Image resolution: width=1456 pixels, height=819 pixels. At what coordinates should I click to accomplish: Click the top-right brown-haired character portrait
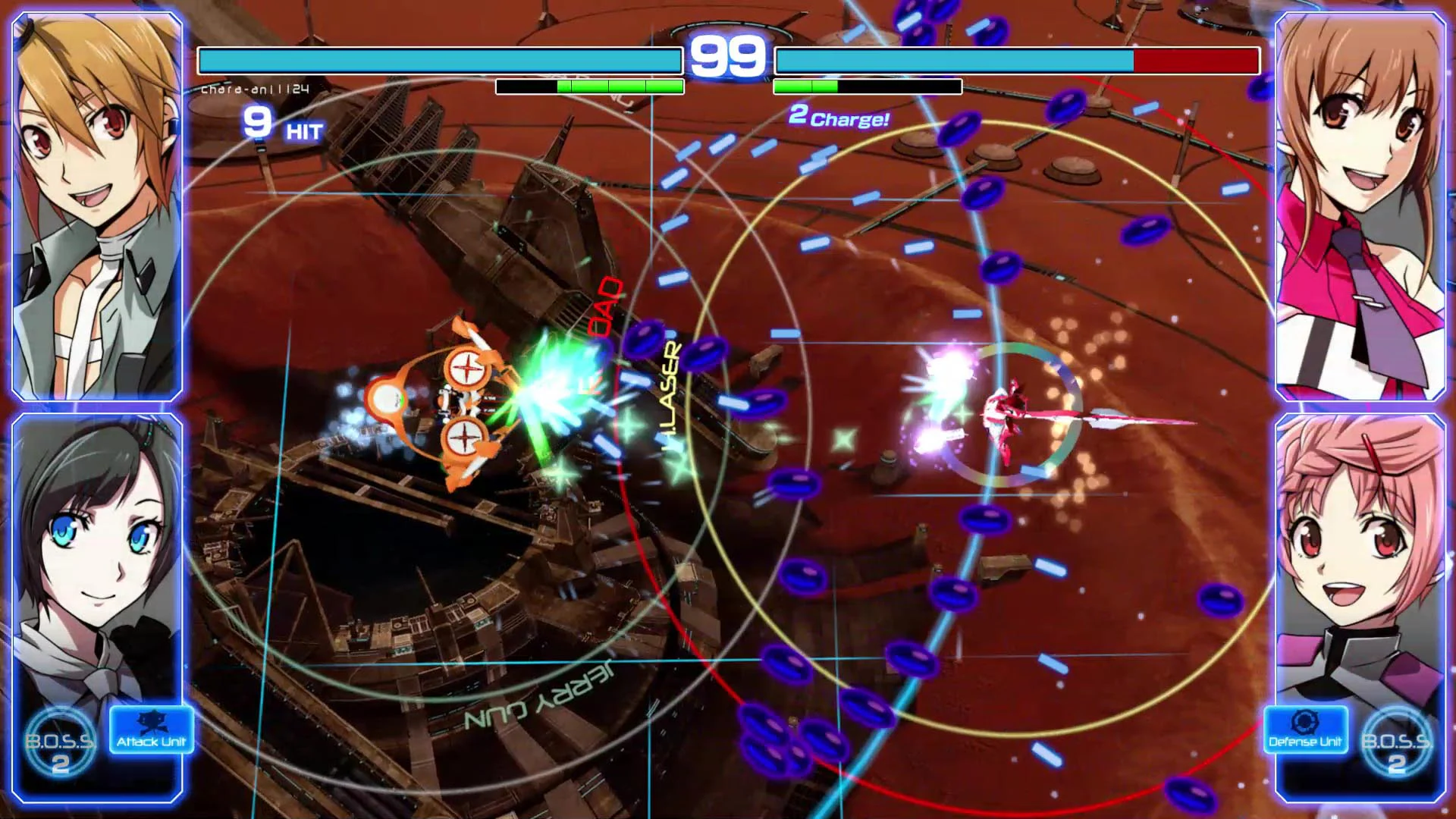(1361, 201)
